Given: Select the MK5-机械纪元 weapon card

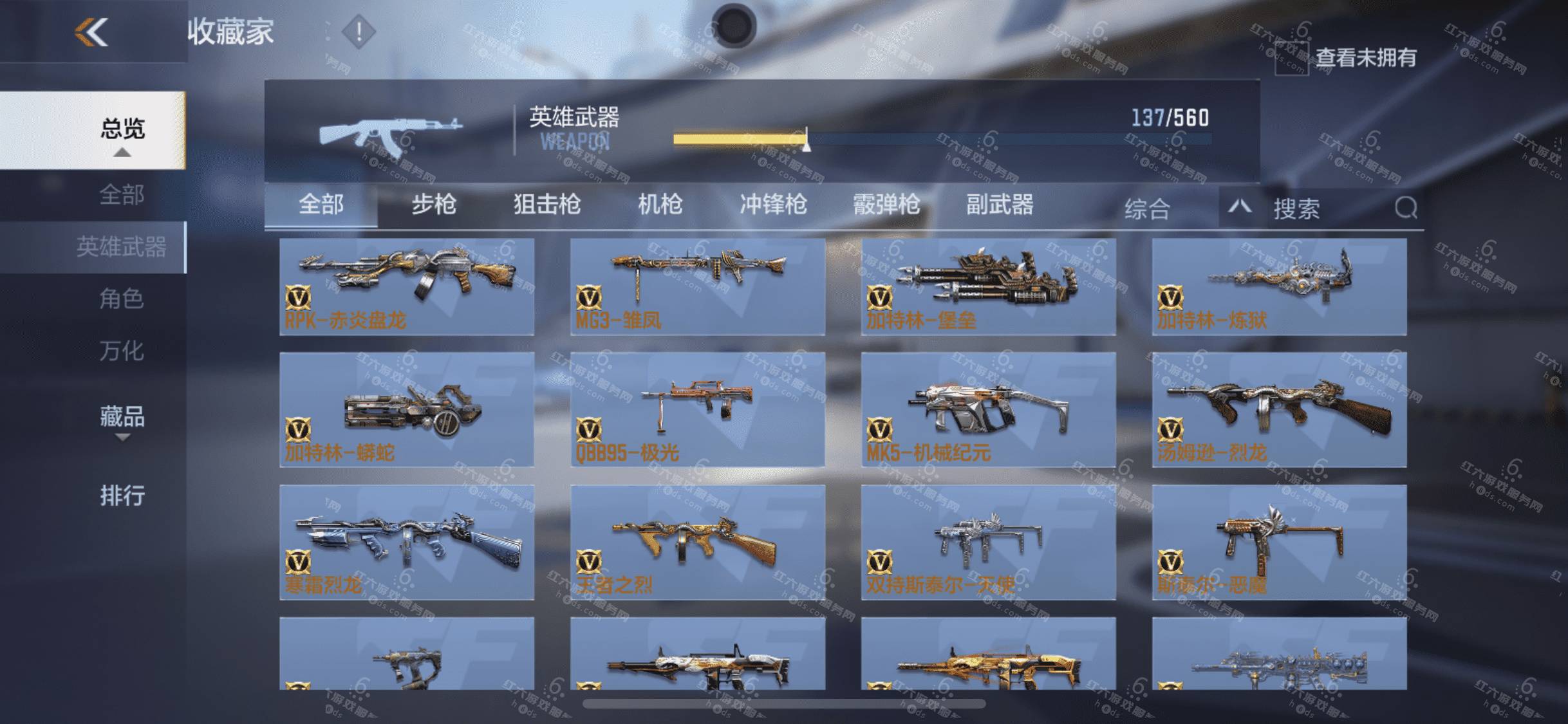Looking at the screenshot, I should coord(988,409).
